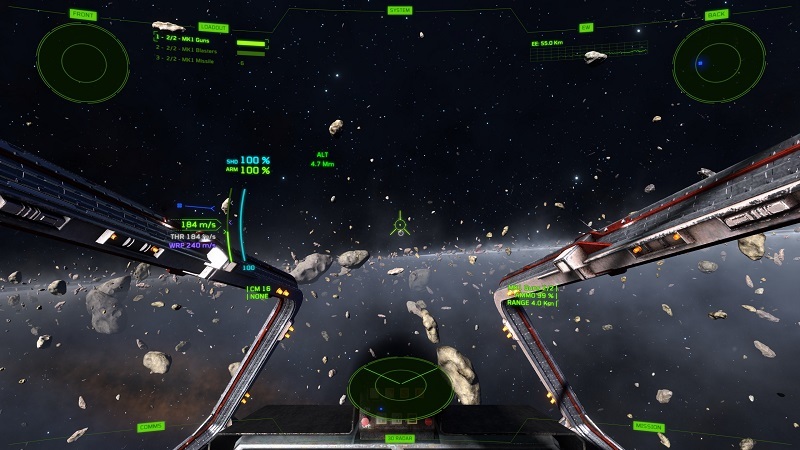Screen dimensions: 800x450
Task: Click the BACK radar label
Action: (717, 15)
